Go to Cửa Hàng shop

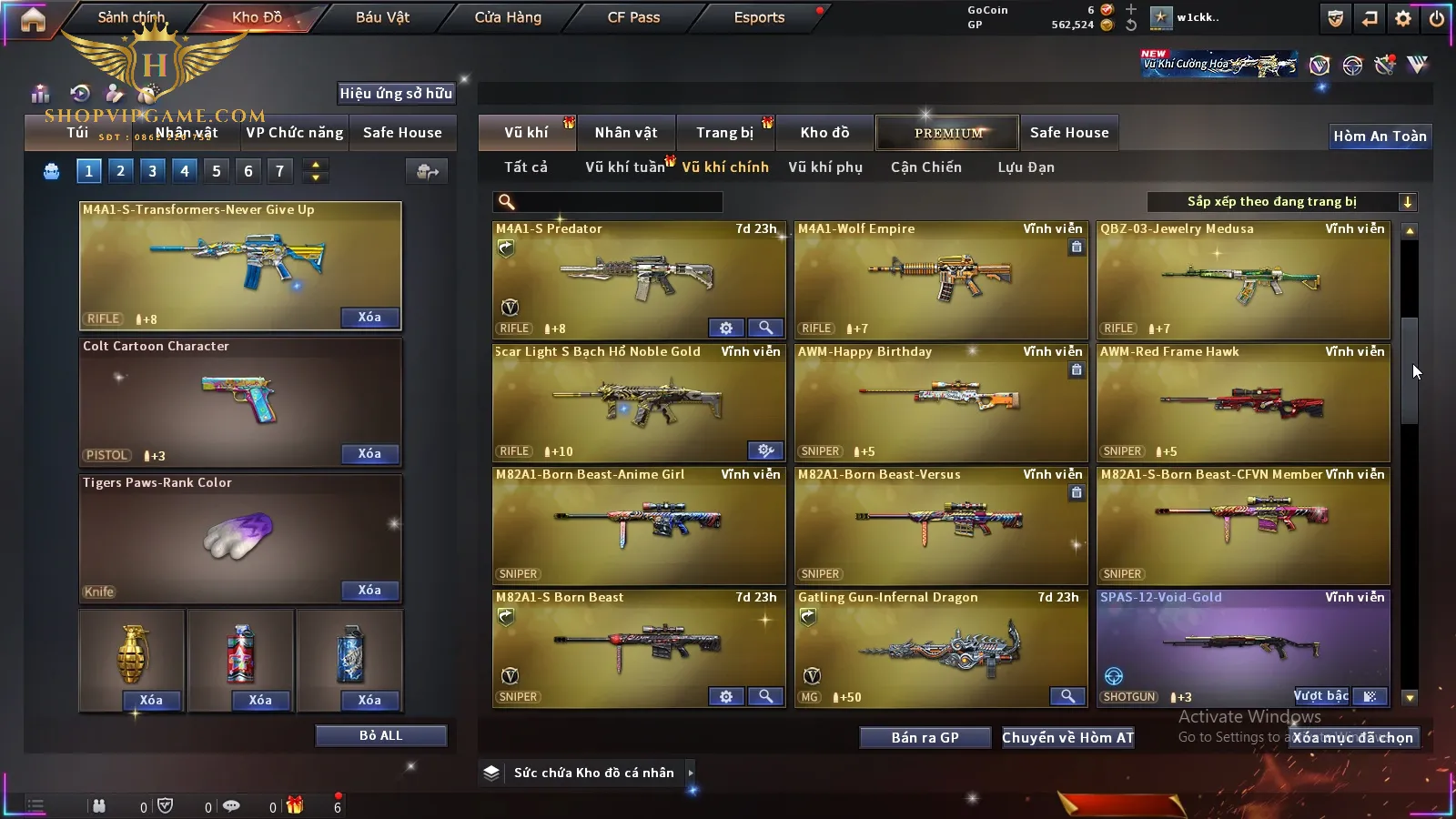[508, 17]
